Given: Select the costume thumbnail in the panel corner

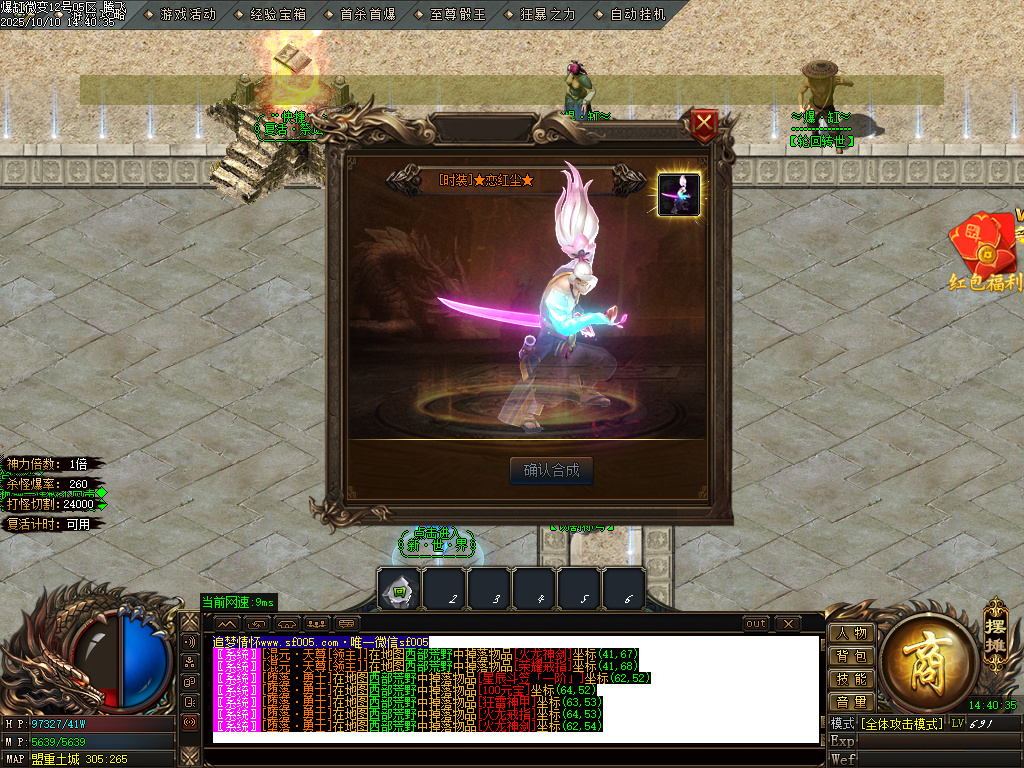Looking at the screenshot, I should 679,194.
